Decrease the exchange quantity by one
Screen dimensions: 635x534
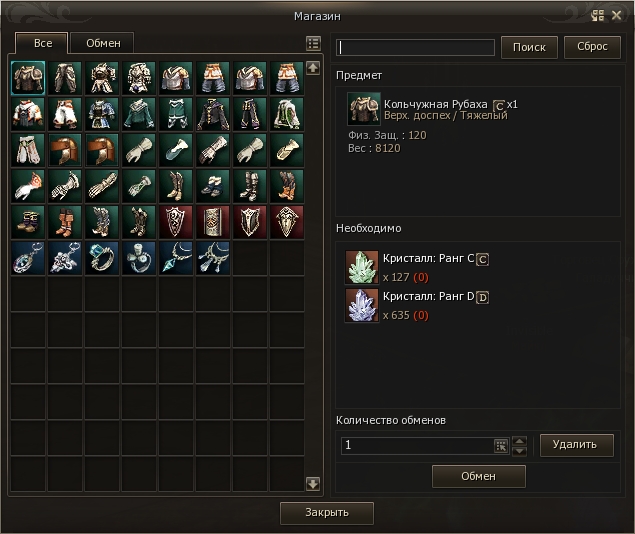pos(518,451)
